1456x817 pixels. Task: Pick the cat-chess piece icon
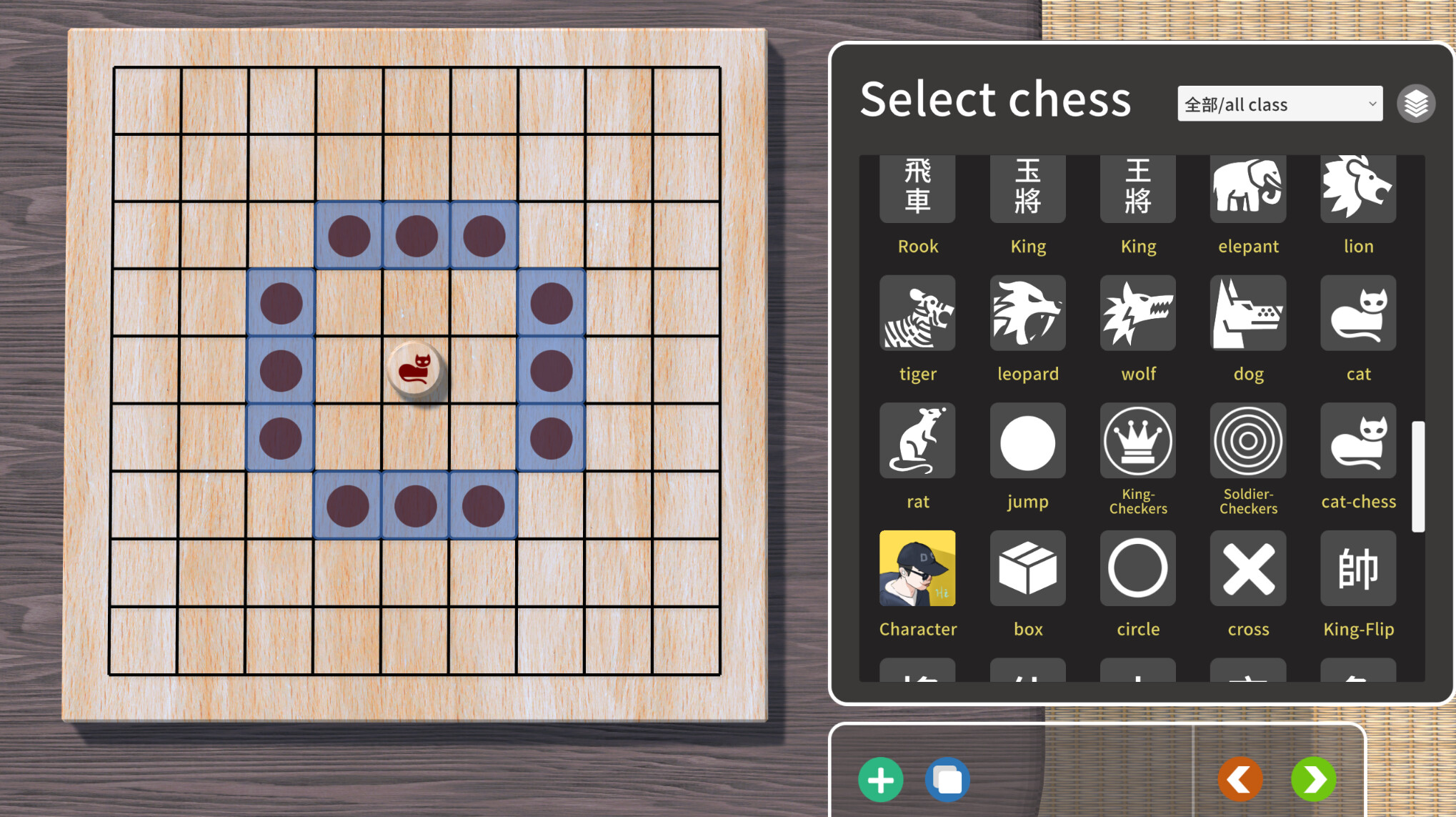pyautogui.click(x=1358, y=441)
